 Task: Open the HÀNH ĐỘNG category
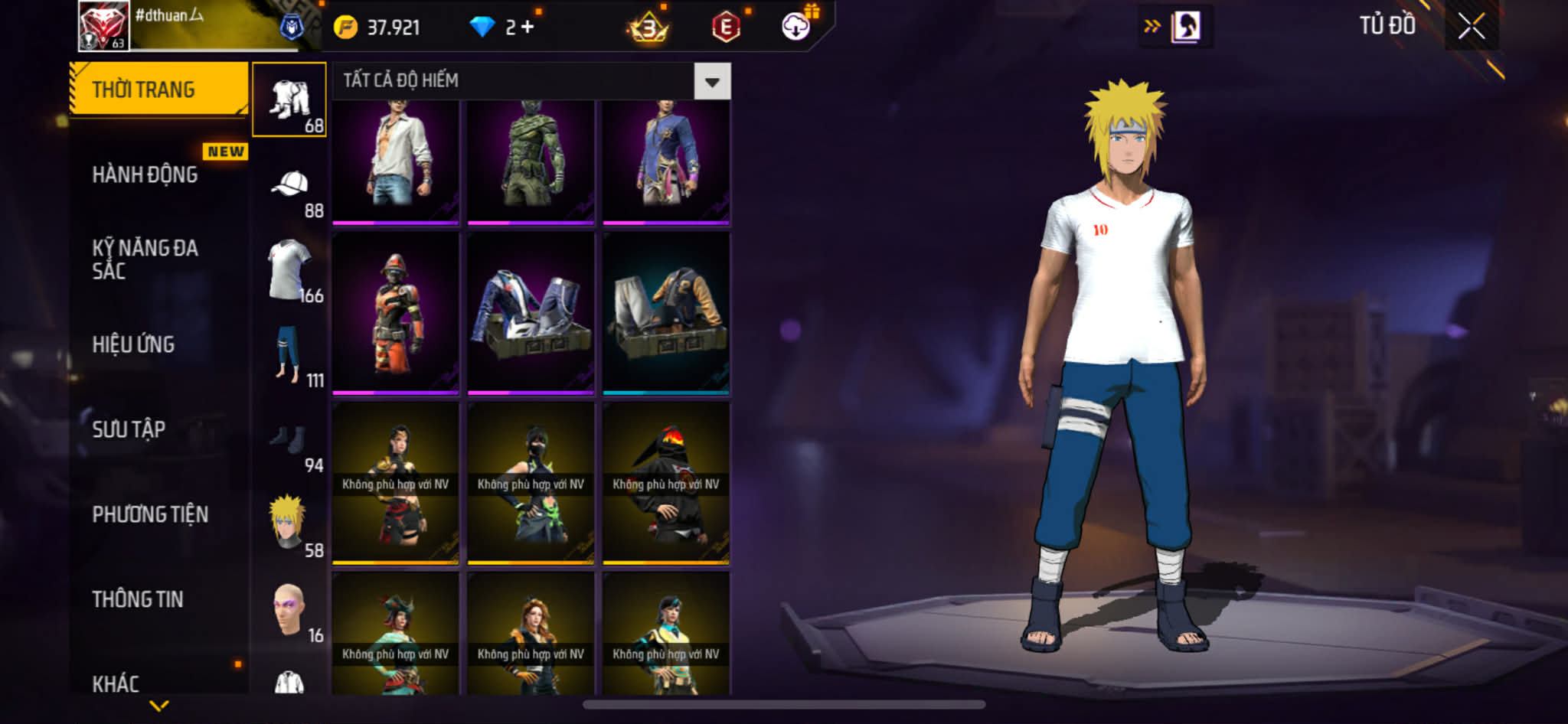(x=145, y=175)
